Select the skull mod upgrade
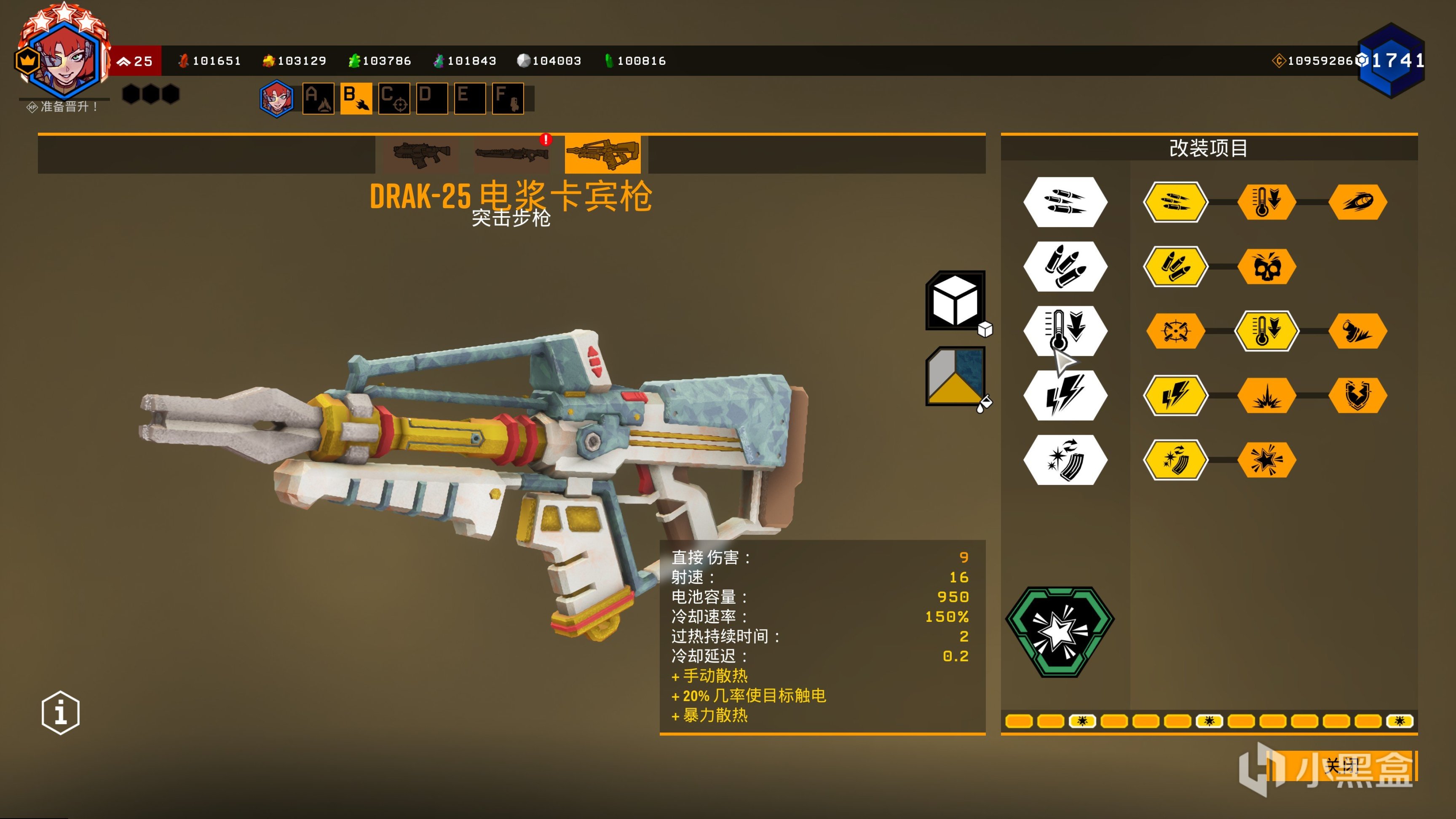Image resolution: width=1456 pixels, height=819 pixels. point(1267,266)
